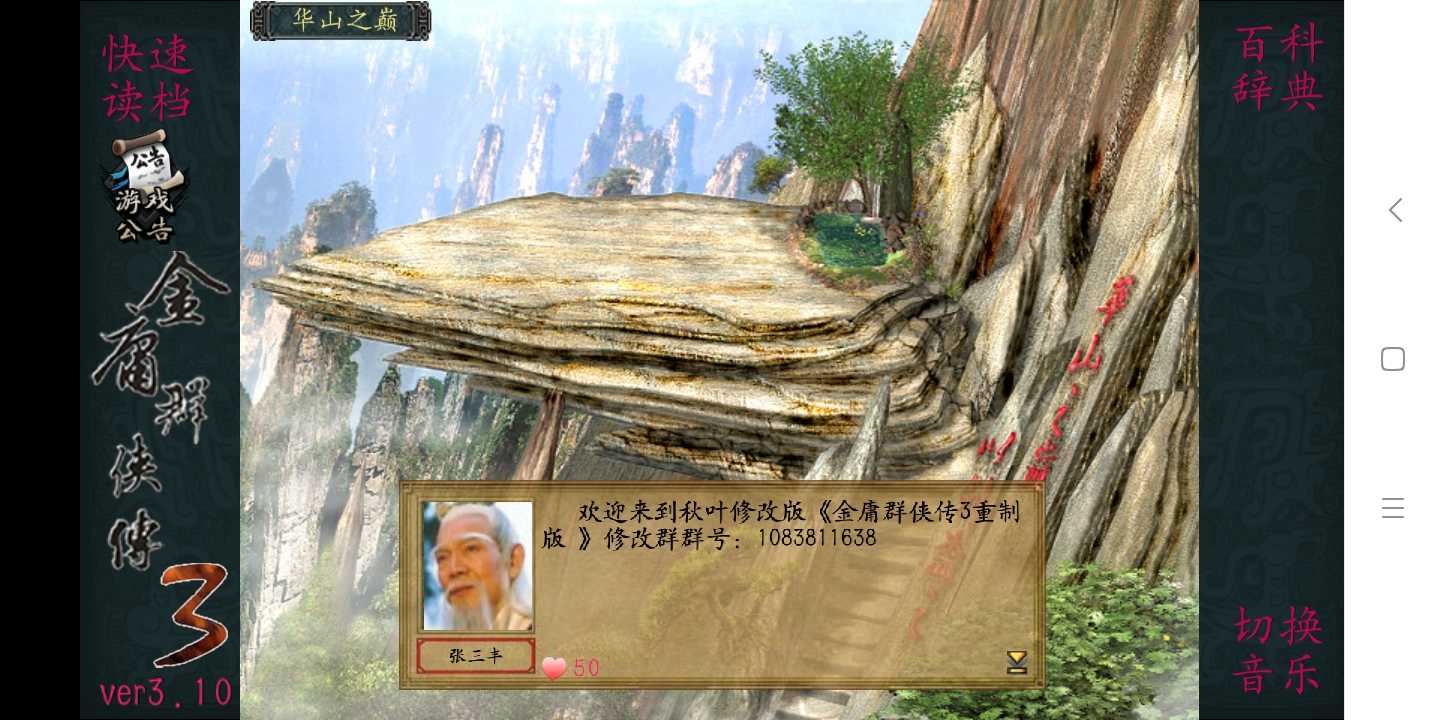The image size is (1440, 720).
Task: Tap the back chevron on the screen edge
Action: pos(1394,210)
